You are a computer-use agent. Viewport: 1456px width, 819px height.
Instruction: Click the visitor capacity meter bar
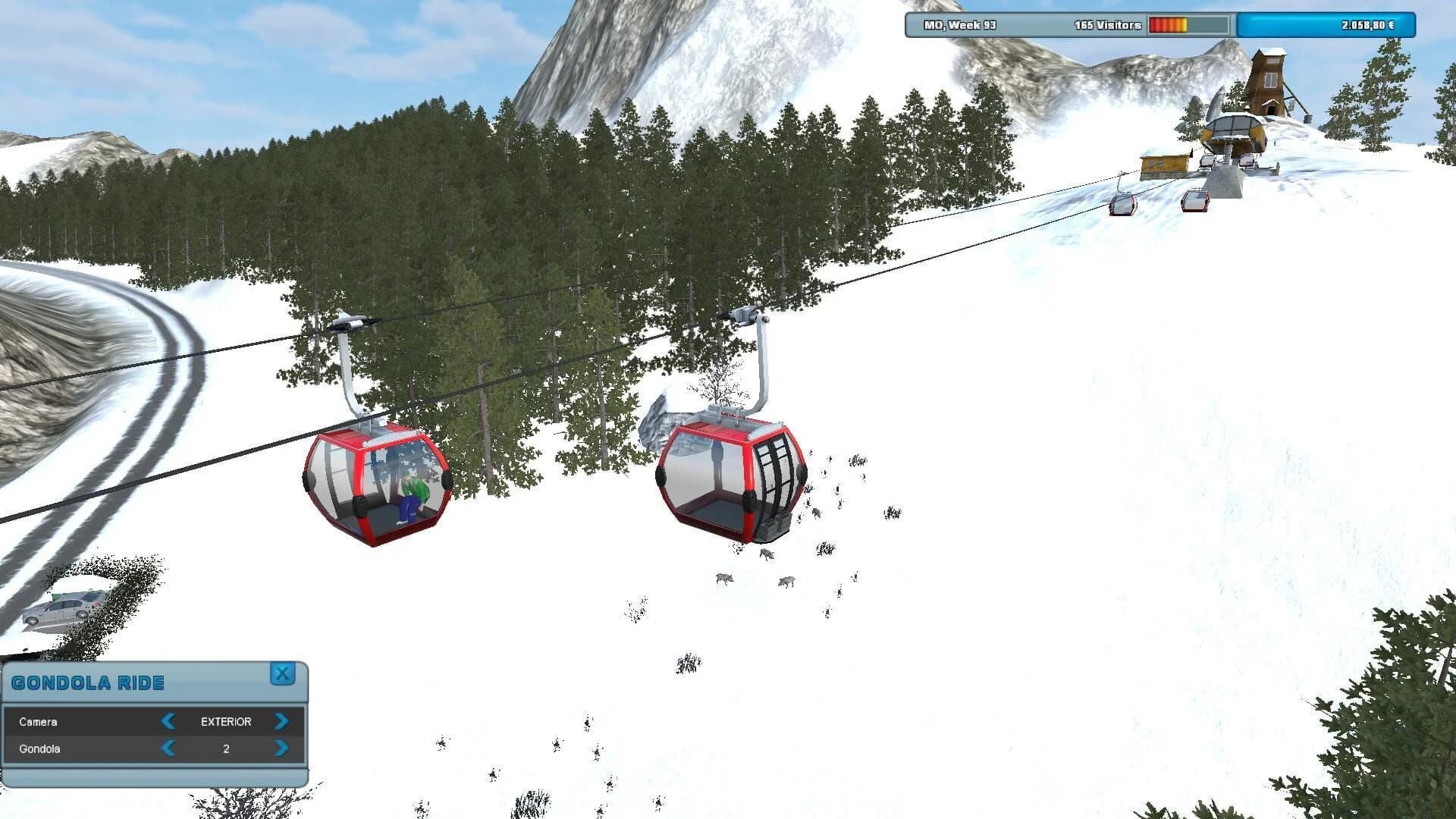1188,25
